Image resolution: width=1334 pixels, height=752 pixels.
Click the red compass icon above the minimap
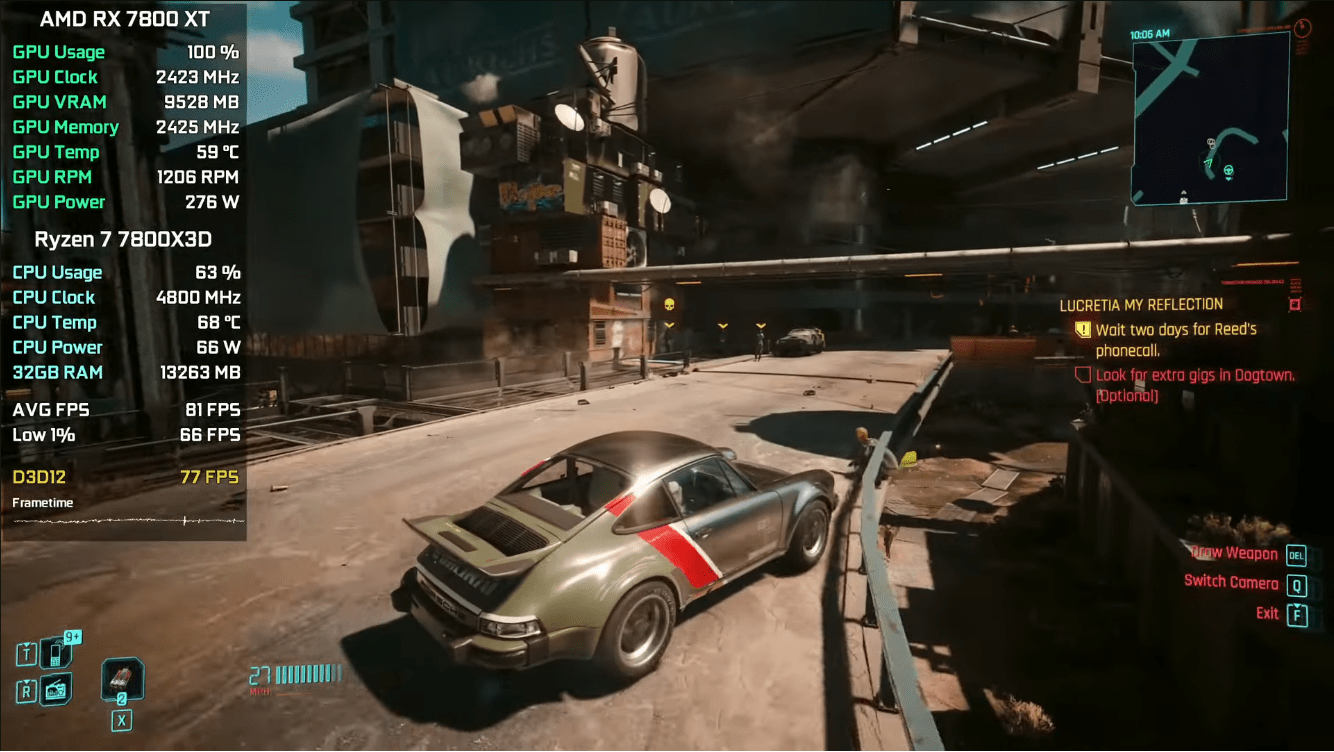pos(1302,28)
